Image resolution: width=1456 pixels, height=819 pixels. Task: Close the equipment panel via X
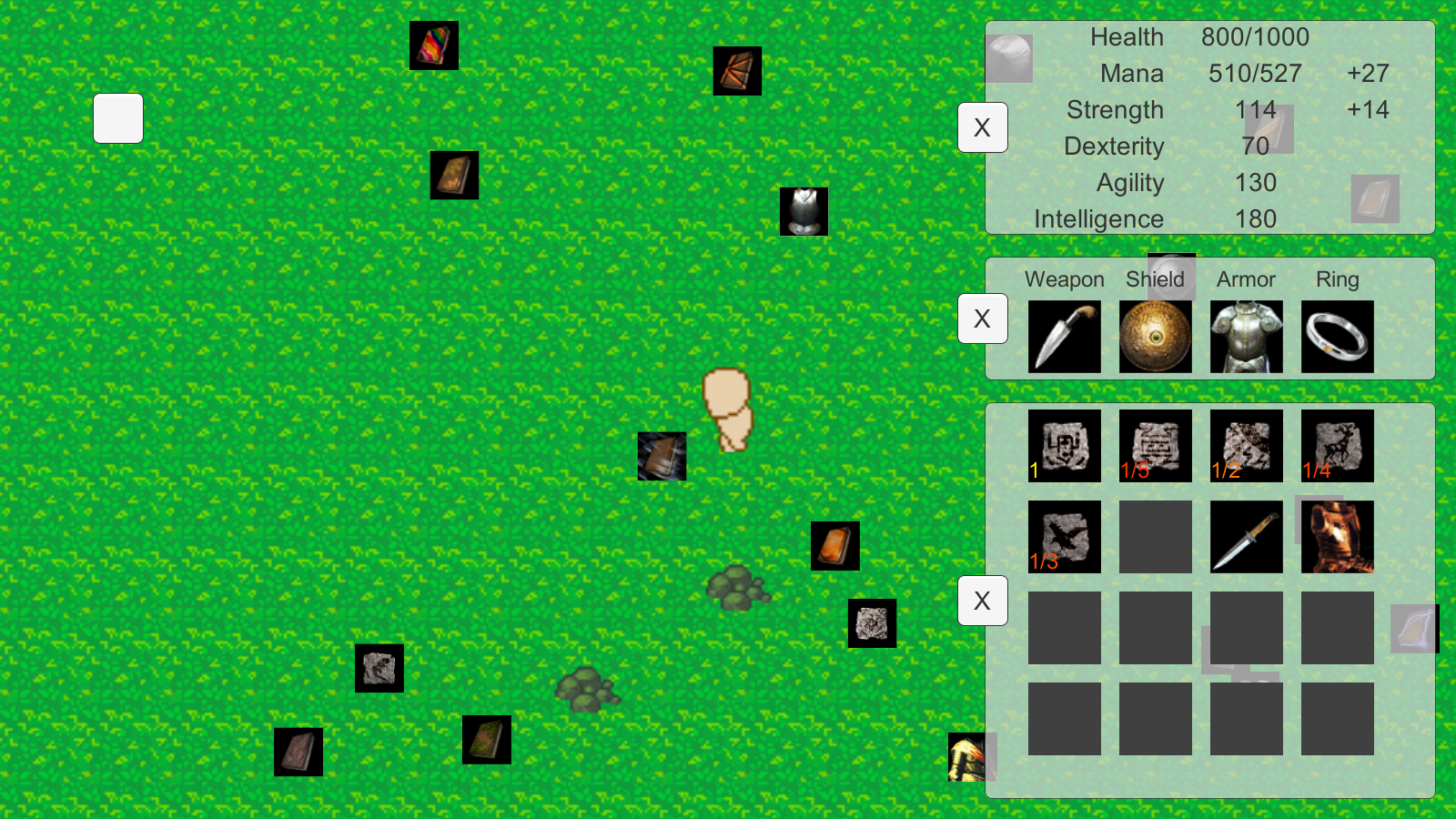983,319
